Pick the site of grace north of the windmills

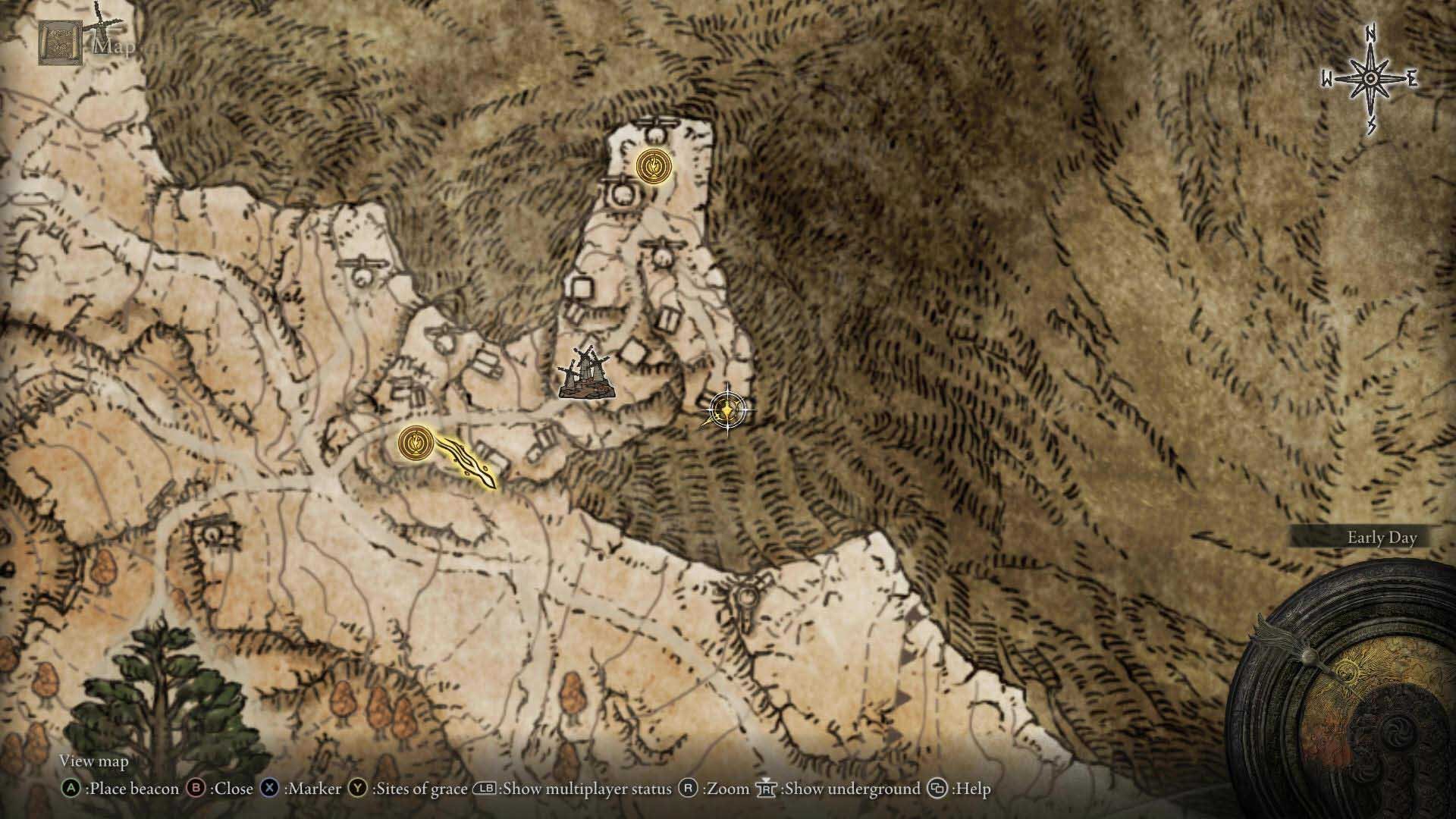[653, 166]
